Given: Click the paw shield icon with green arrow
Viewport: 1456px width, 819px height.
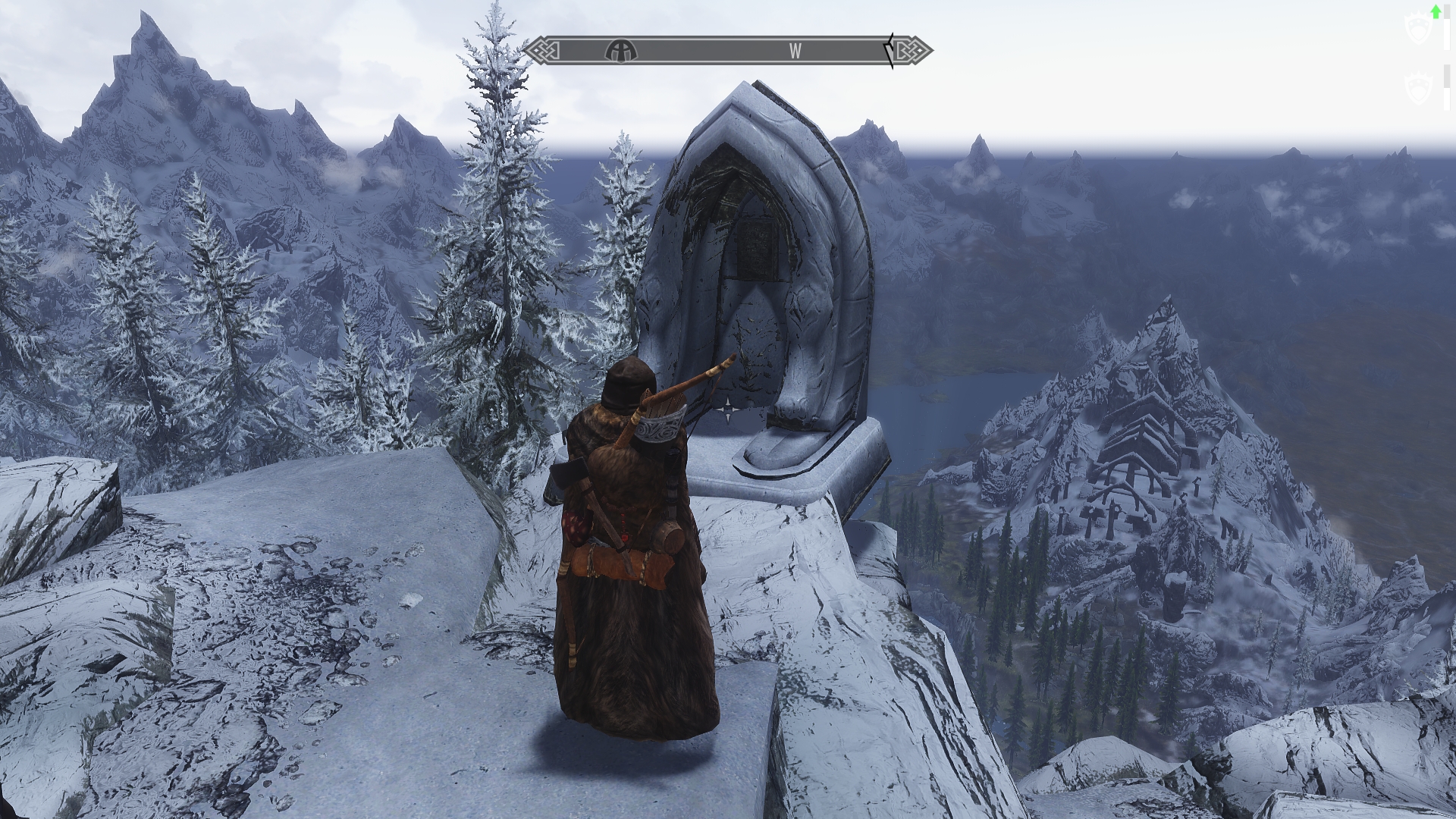Looking at the screenshot, I should [x=1417, y=27].
